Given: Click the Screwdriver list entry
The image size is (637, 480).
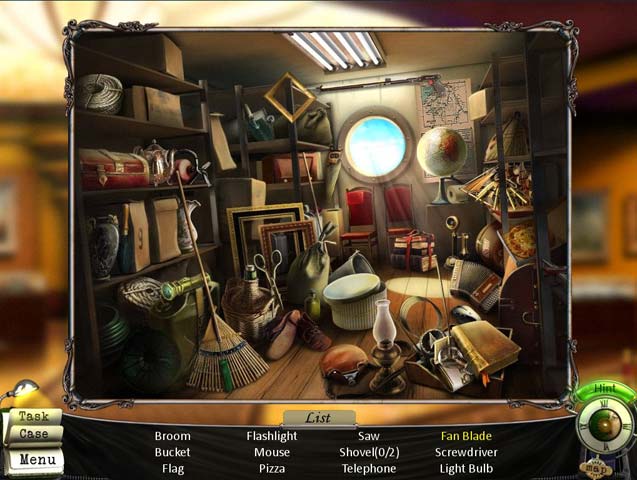Looking at the screenshot, I should pos(466,452).
